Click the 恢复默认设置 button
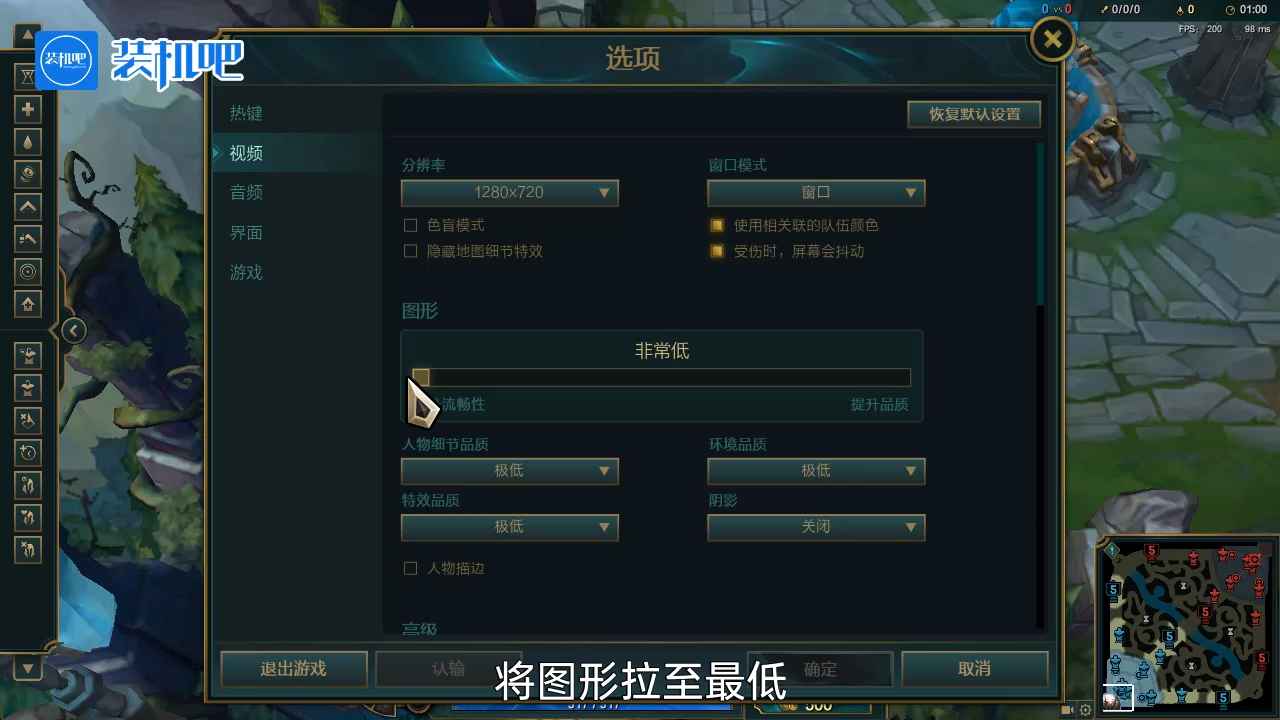Viewport: 1280px width, 720px height. [x=973, y=114]
